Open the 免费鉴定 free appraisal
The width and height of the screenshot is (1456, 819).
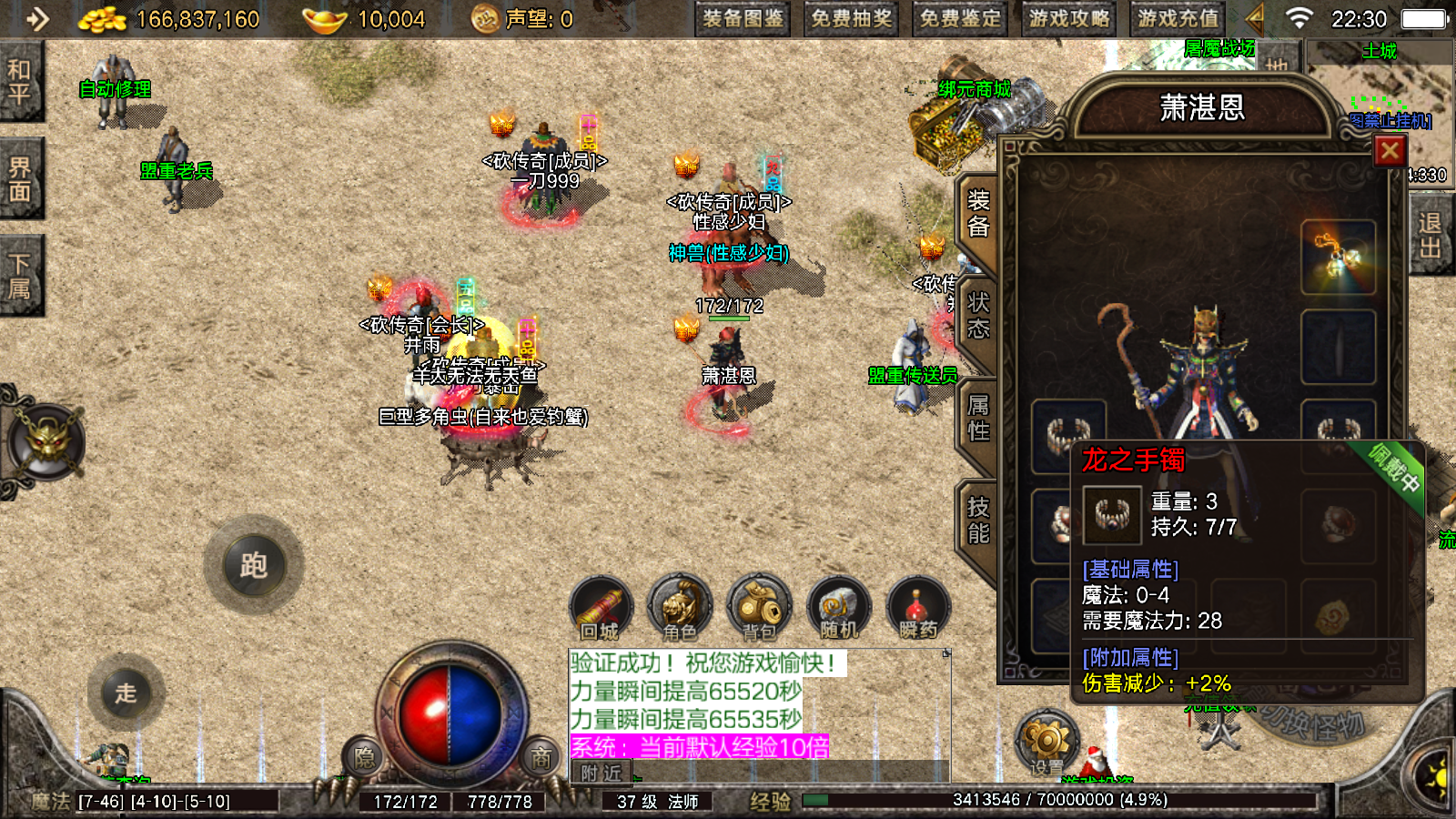click(960, 18)
